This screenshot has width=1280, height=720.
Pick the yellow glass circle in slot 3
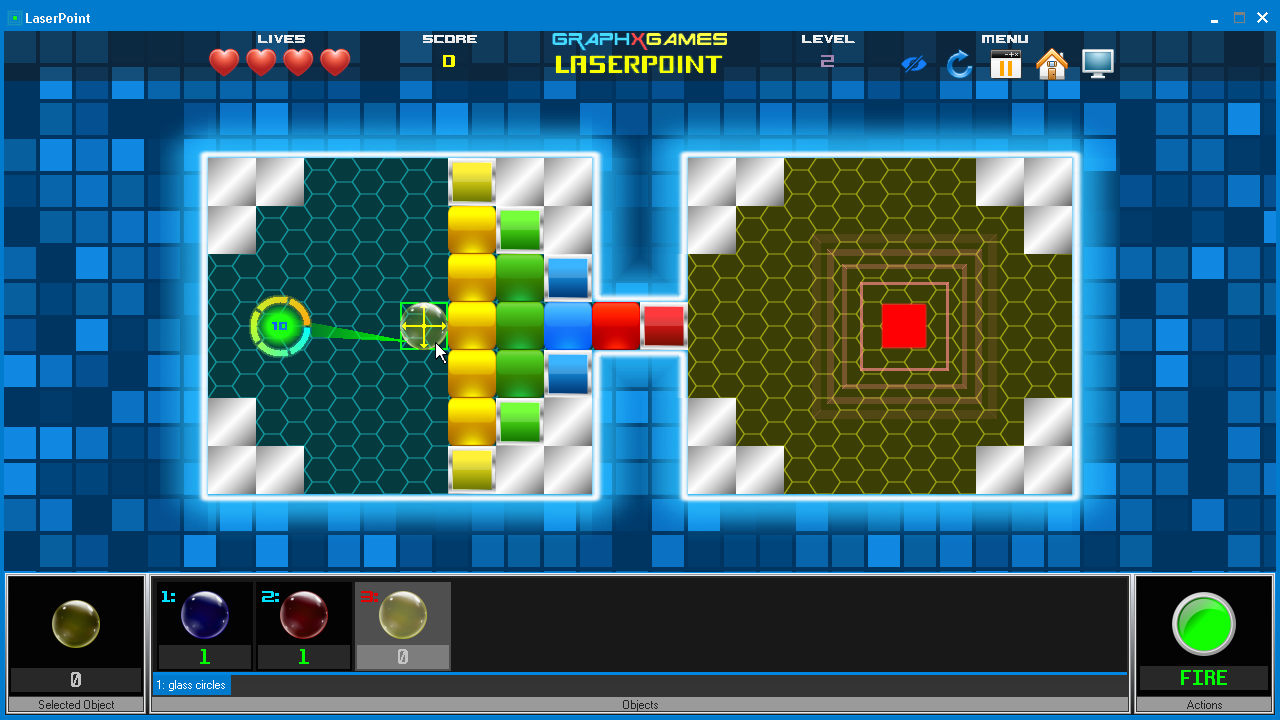[x=403, y=615]
